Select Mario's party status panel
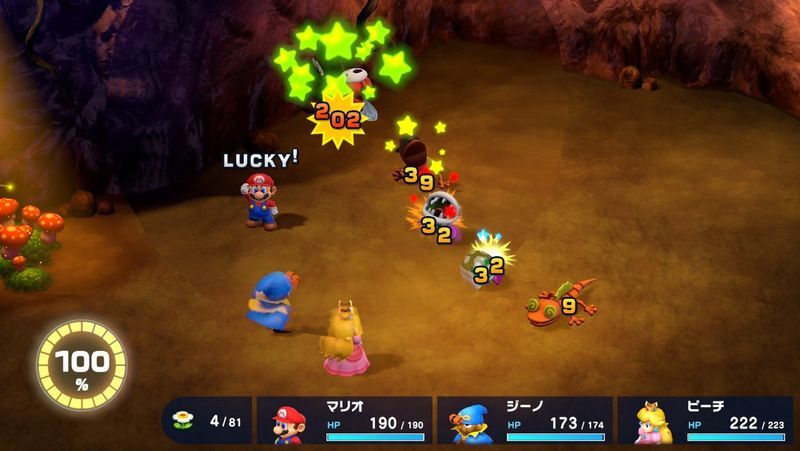800x451 pixels. click(x=344, y=420)
